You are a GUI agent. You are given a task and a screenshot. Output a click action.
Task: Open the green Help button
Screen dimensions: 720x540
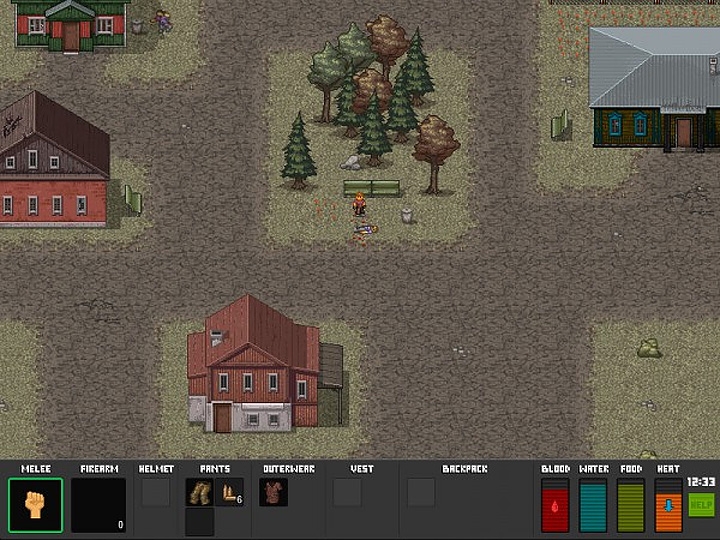click(701, 505)
